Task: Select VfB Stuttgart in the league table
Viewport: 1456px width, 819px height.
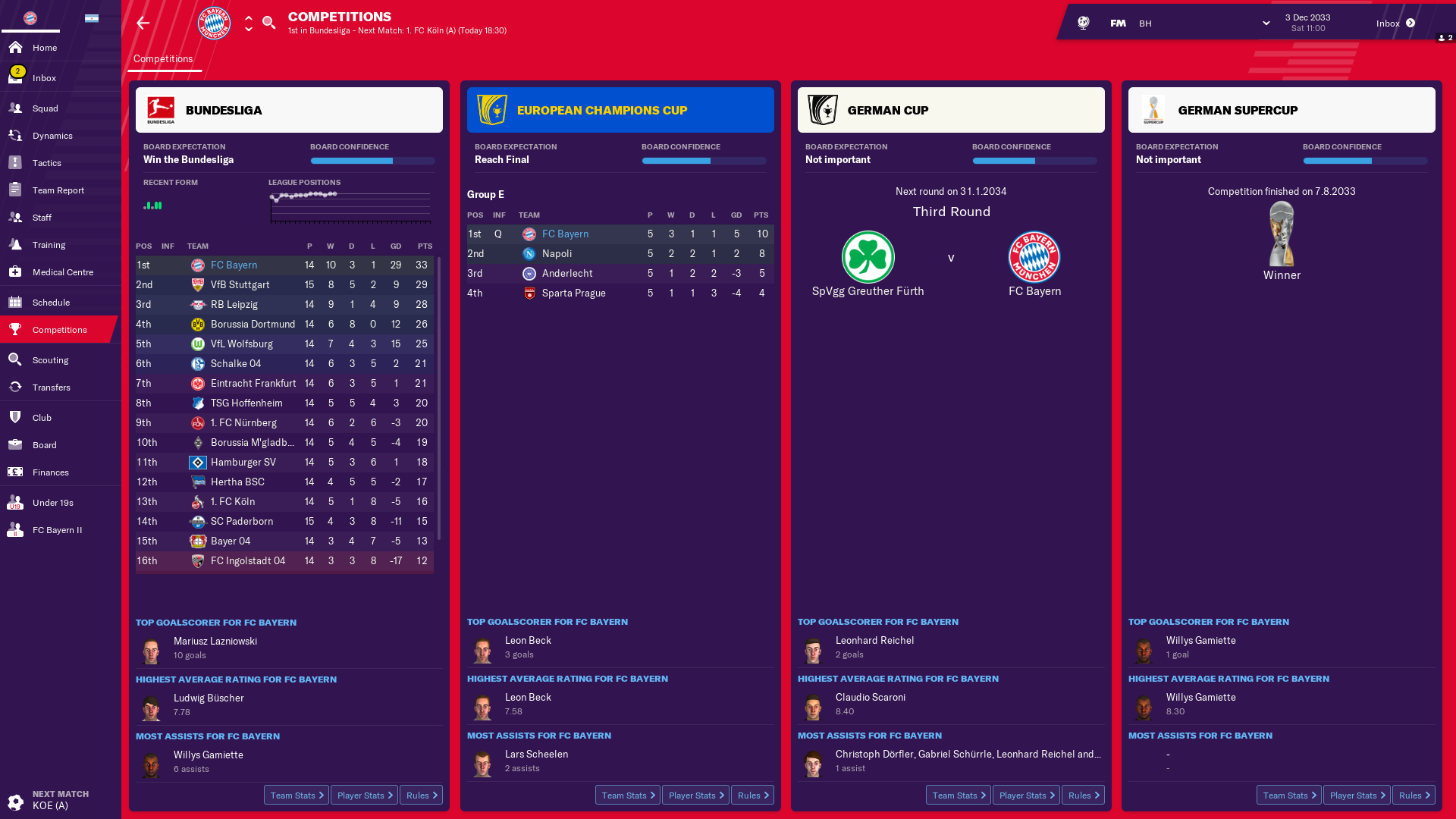Action: click(240, 285)
